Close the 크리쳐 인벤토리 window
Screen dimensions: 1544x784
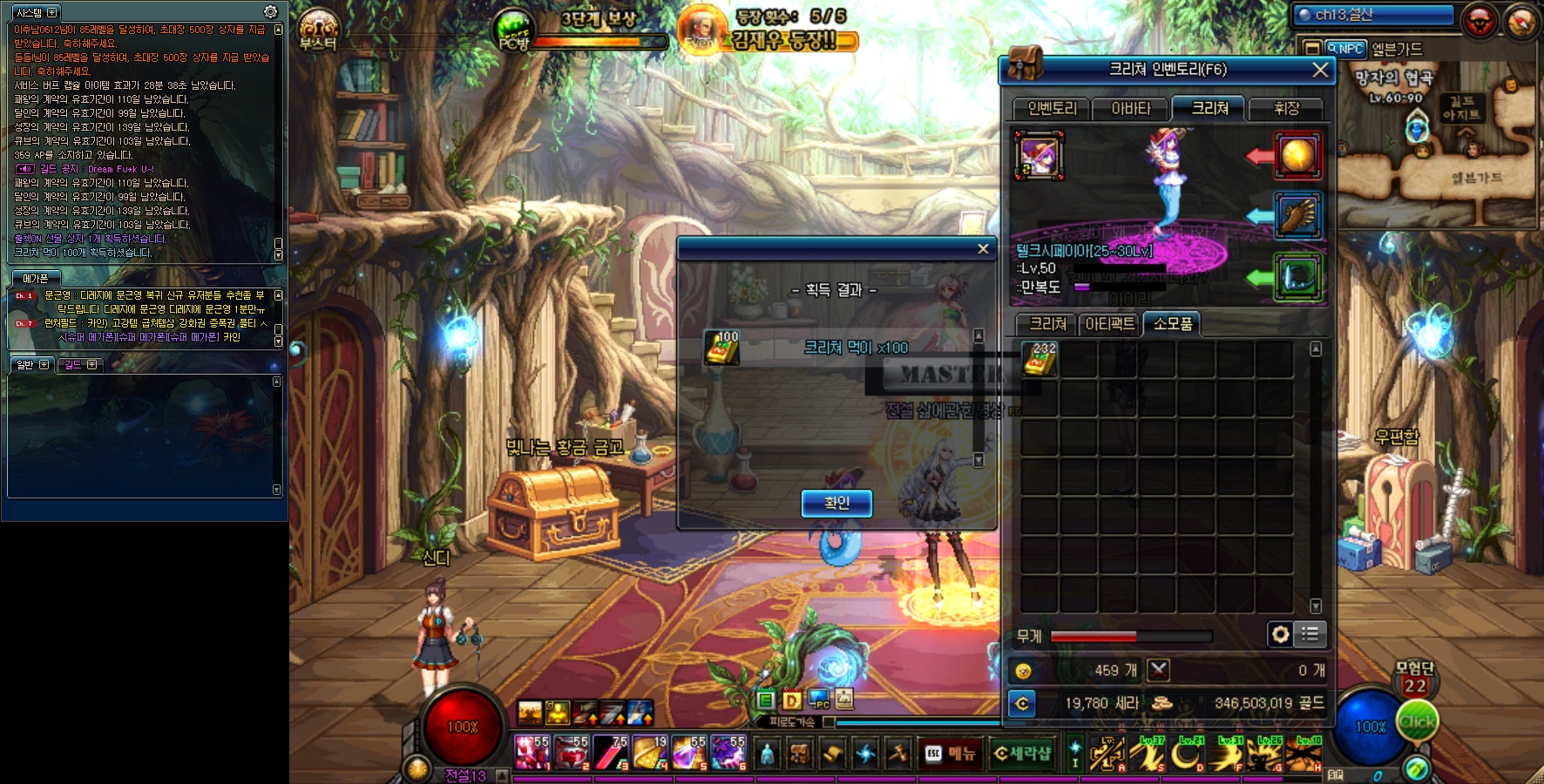(x=1320, y=70)
